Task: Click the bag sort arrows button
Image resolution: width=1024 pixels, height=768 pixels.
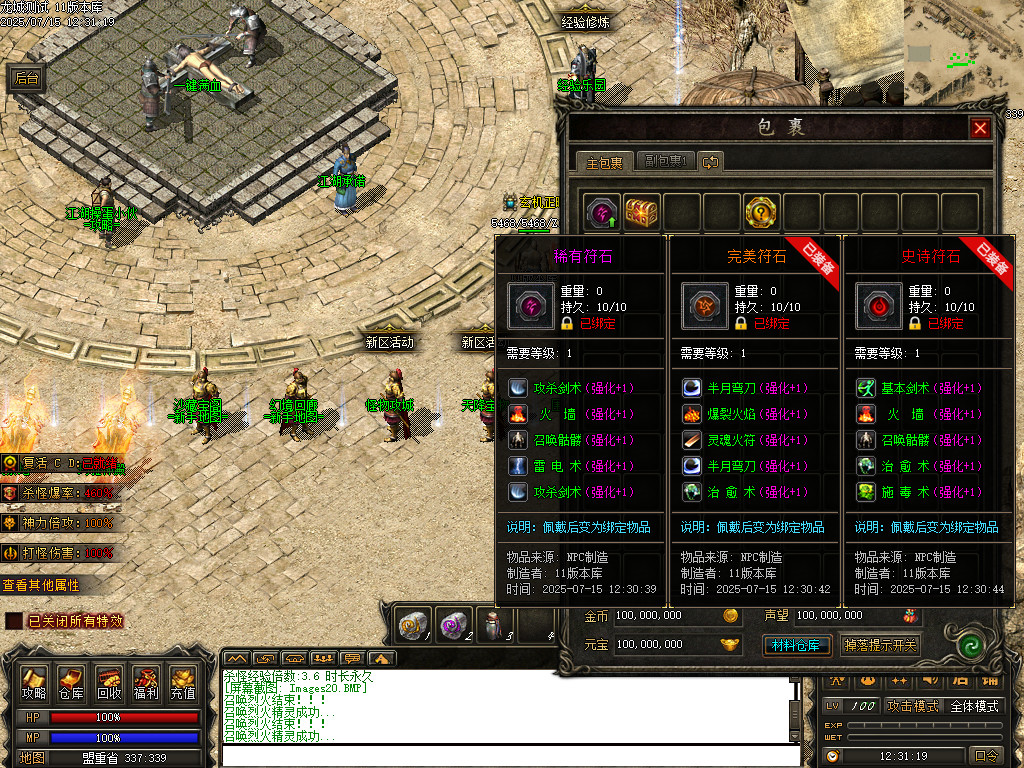Action: pos(710,161)
